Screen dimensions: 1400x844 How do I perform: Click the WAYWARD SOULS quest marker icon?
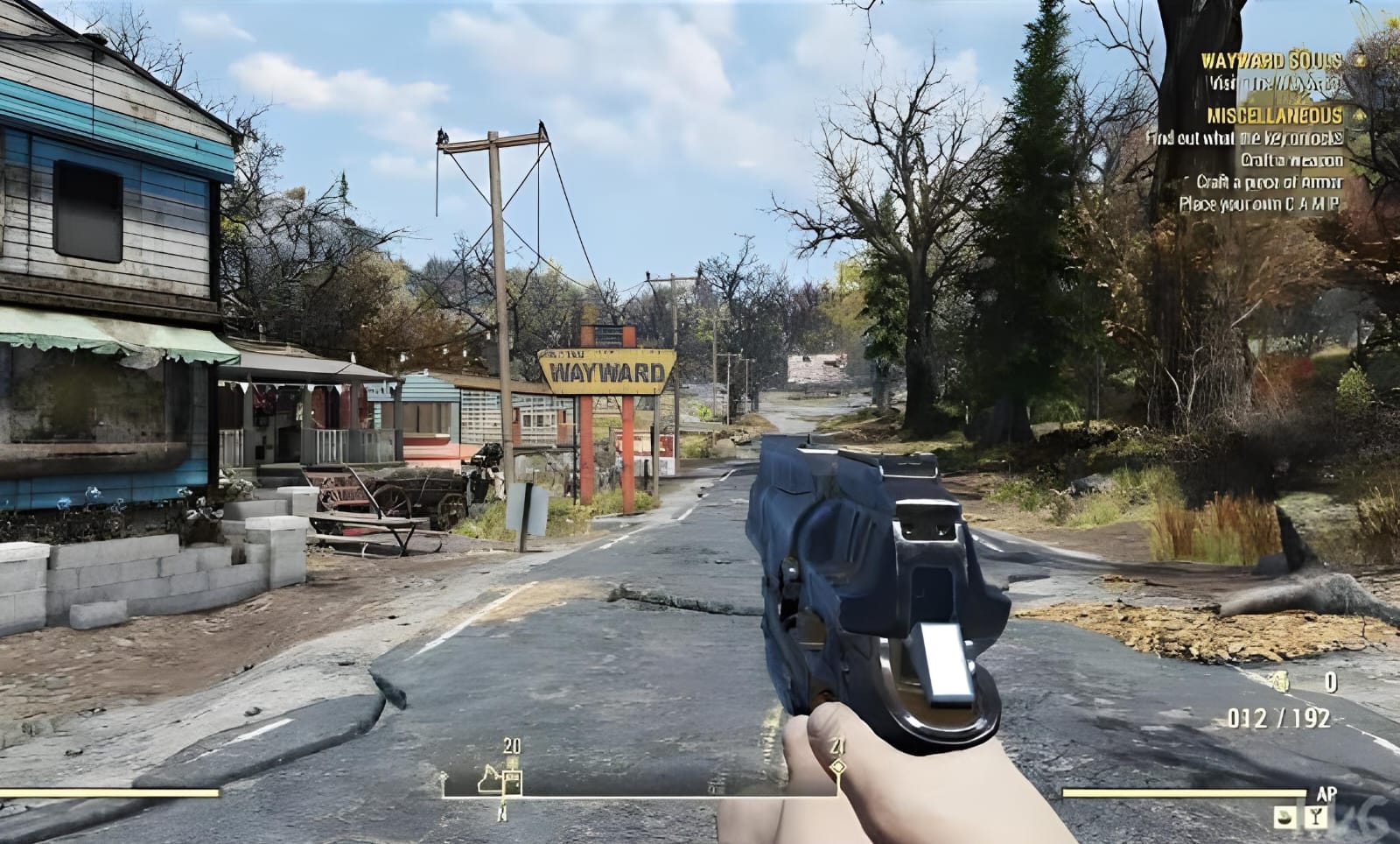pos(1359,60)
